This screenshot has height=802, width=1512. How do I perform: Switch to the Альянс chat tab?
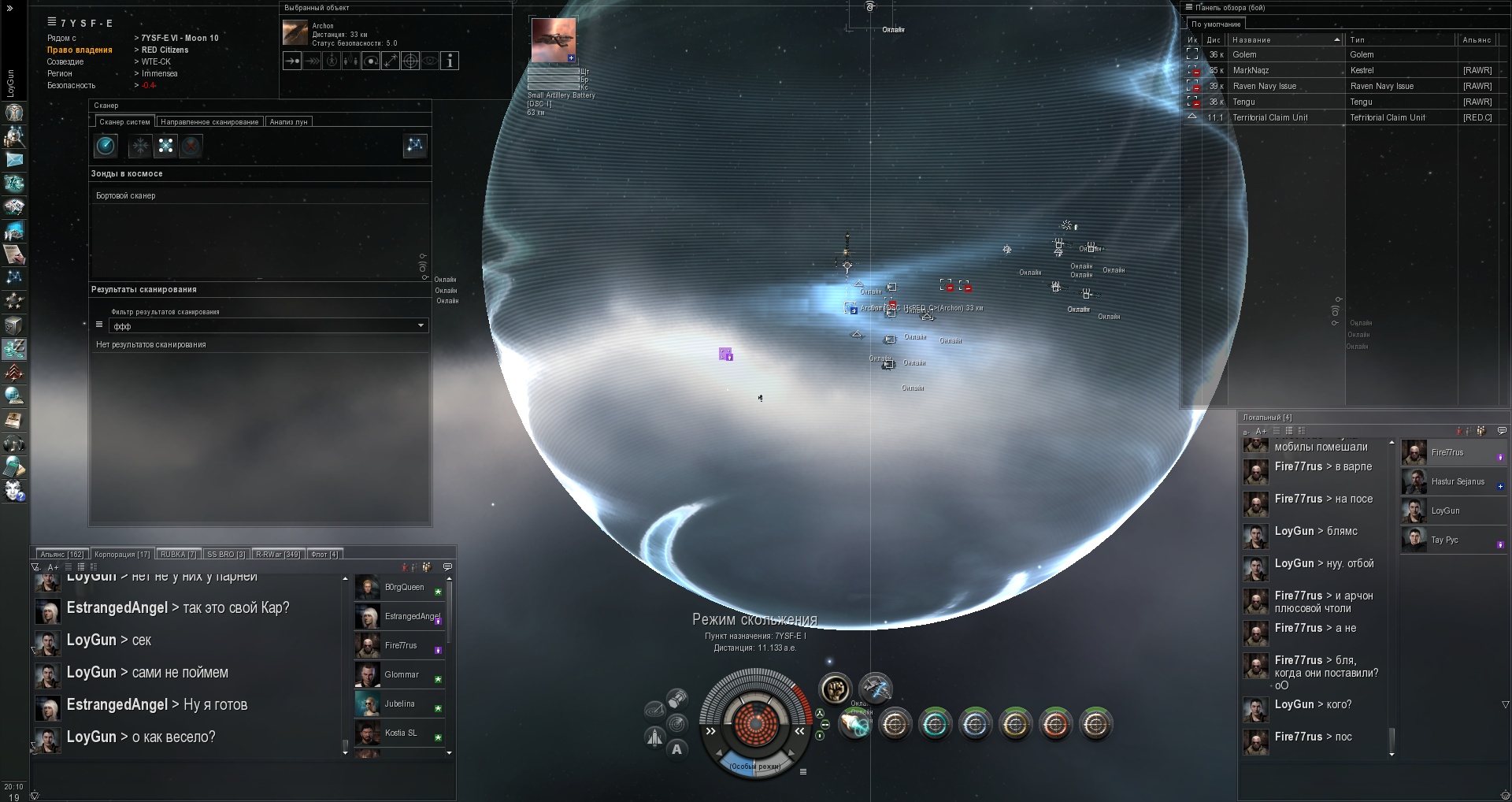coord(62,555)
